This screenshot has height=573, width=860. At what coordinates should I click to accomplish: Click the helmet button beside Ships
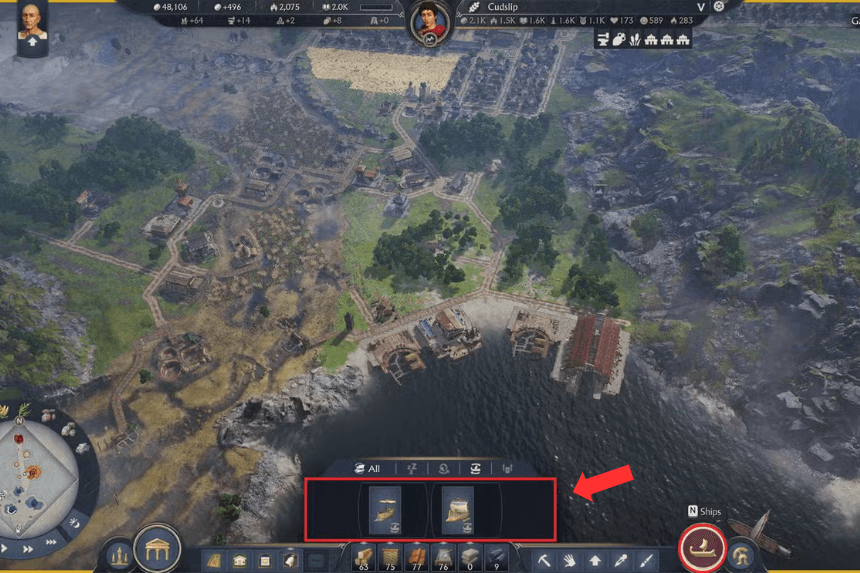[741, 554]
